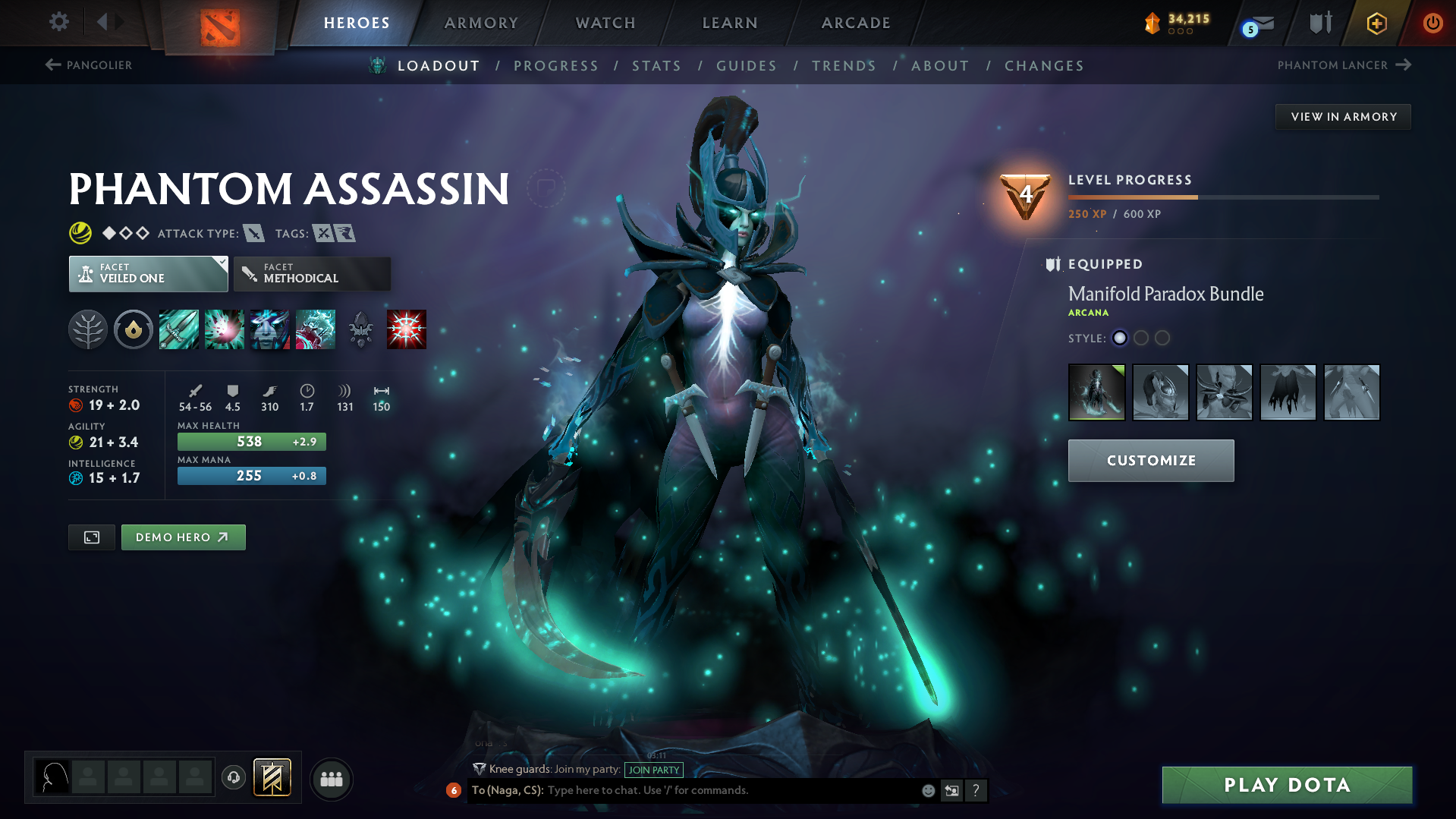Switch to the ARMORY tab
Screen dimensions: 1456x819
481,22
